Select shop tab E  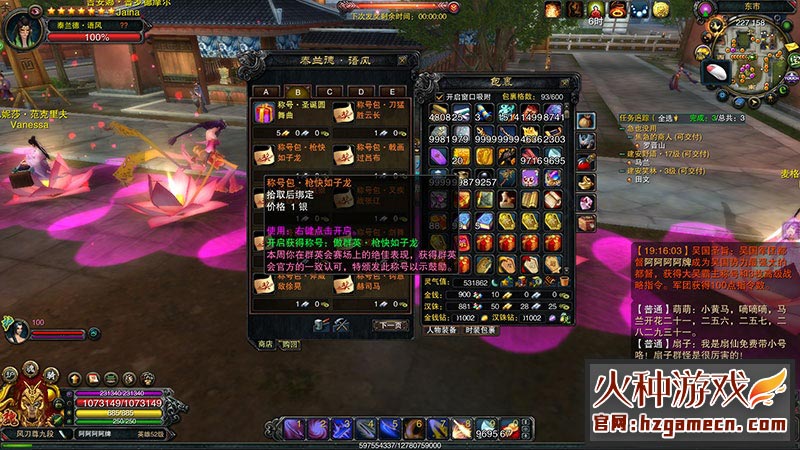coord(392,91)
